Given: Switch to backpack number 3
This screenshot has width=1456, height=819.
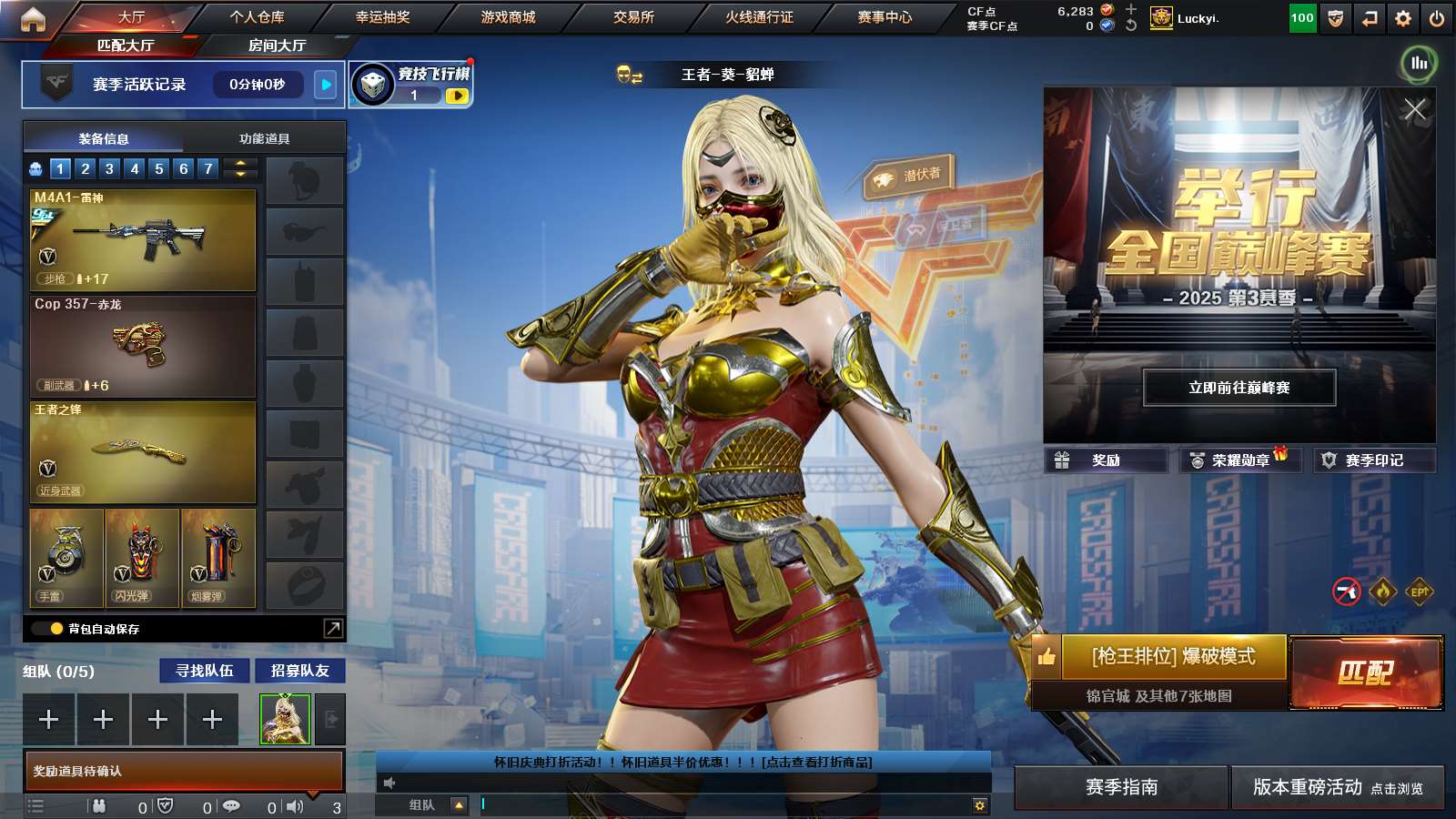Looking at the screenshot, I should point(109,168).
